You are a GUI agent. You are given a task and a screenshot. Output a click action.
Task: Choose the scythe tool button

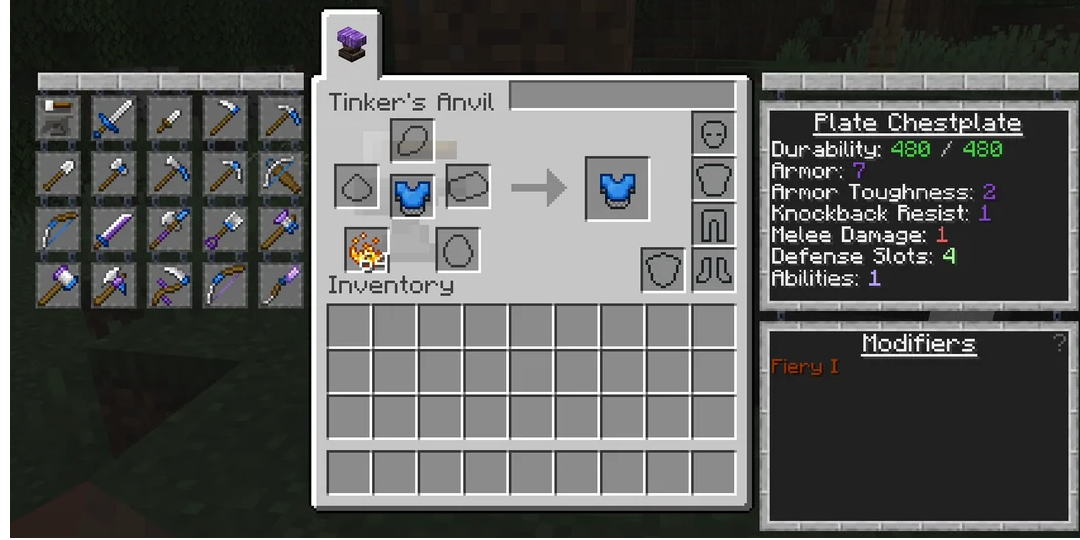[168, 286]
